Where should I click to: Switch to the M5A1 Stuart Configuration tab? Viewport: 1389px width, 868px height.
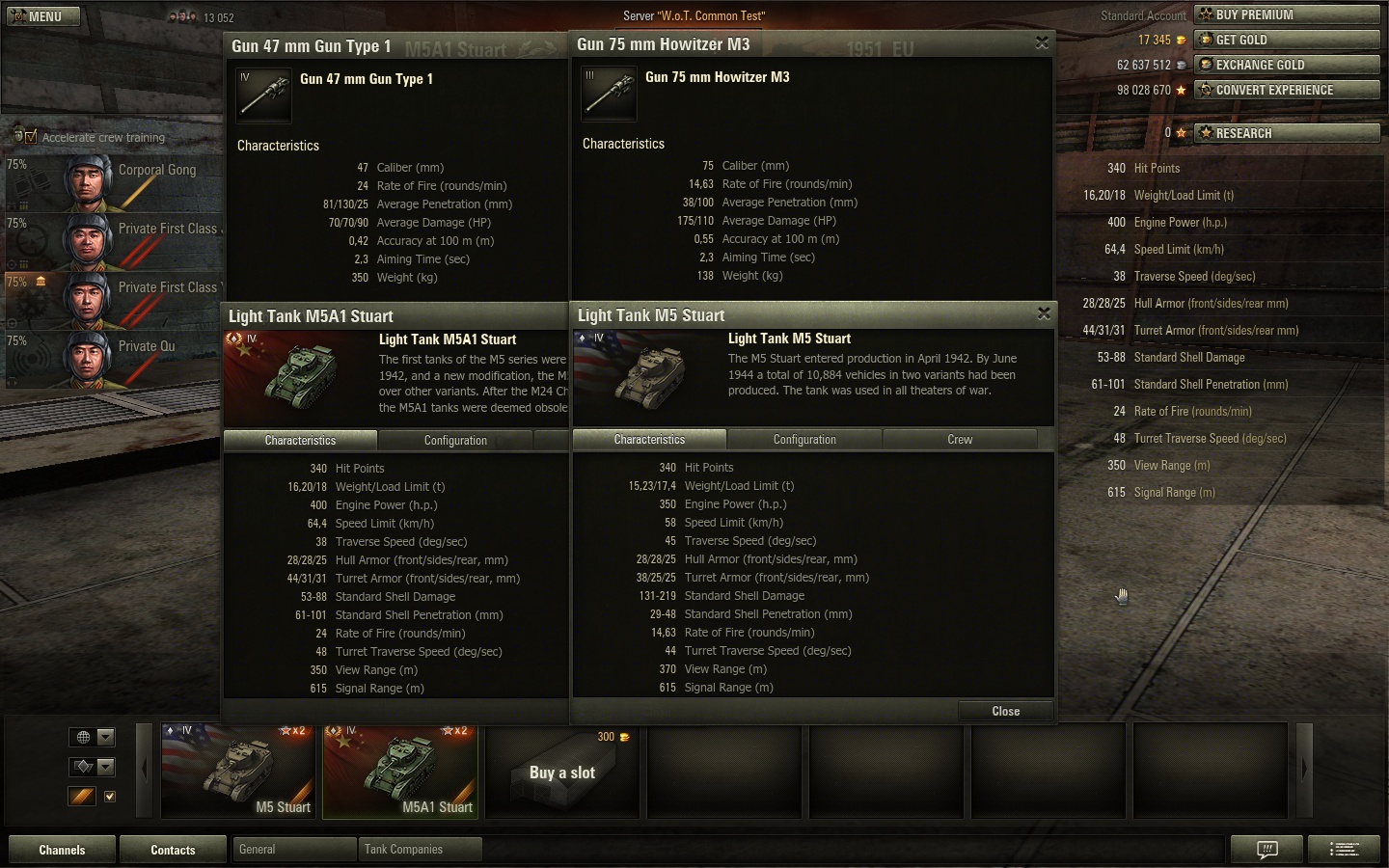[x=455, y=441]
